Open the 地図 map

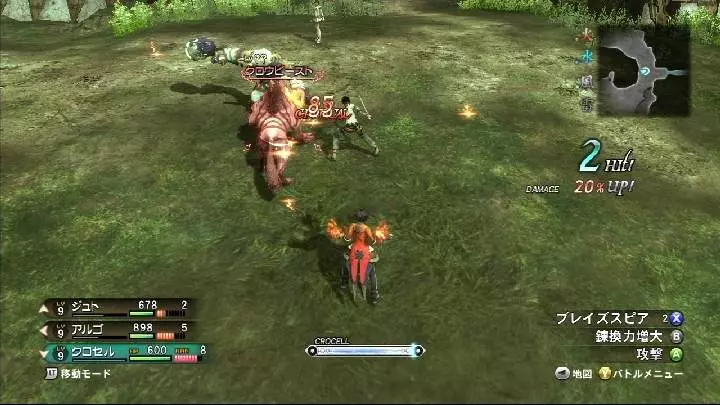coord(574,373)
